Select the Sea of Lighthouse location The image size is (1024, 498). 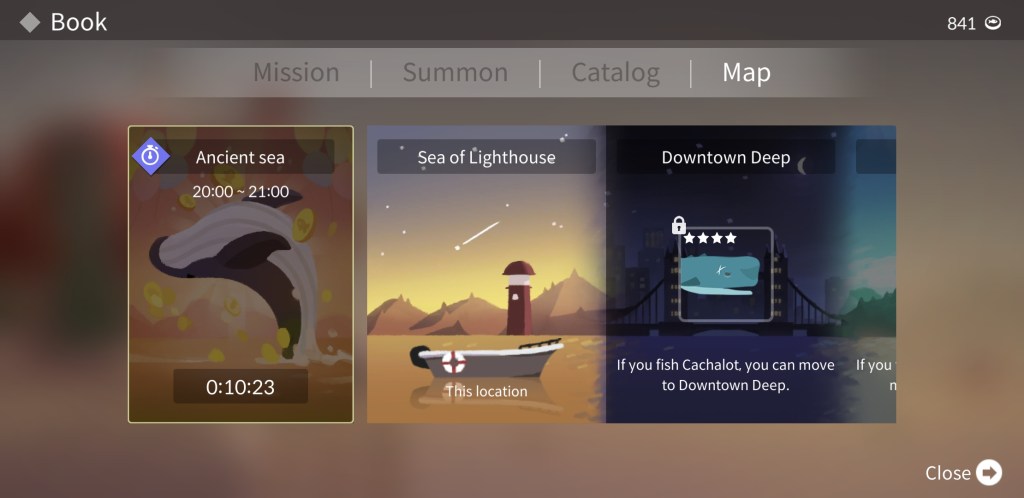(486, 274)
